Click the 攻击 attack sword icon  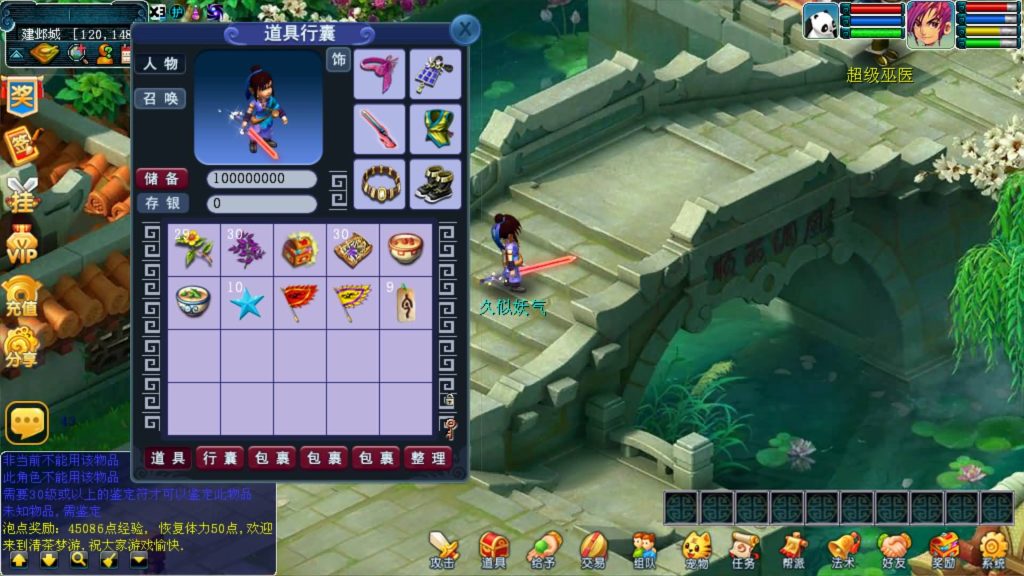443,549
